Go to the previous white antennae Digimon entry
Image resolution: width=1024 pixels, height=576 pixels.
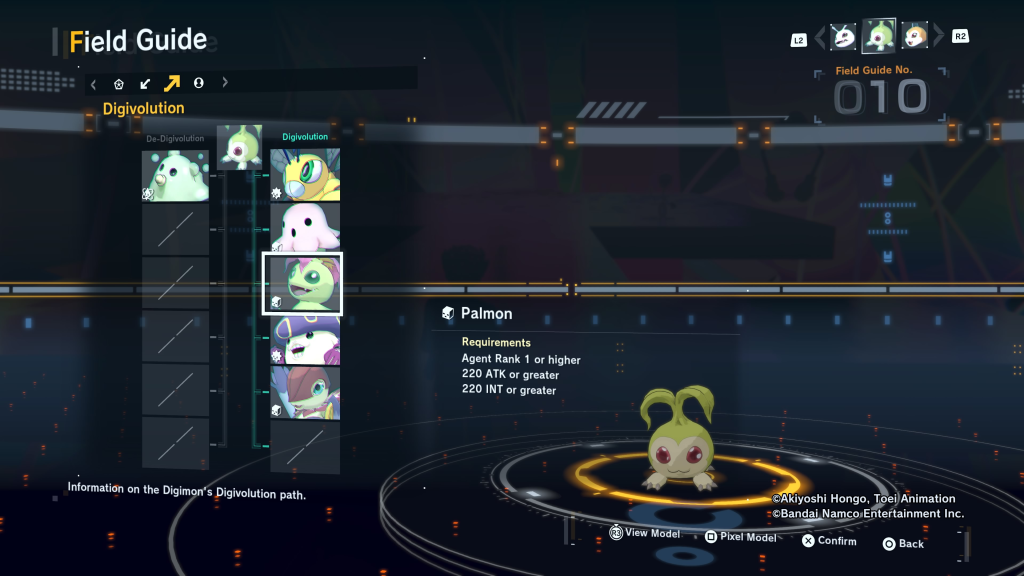click(x=844, y=37)
